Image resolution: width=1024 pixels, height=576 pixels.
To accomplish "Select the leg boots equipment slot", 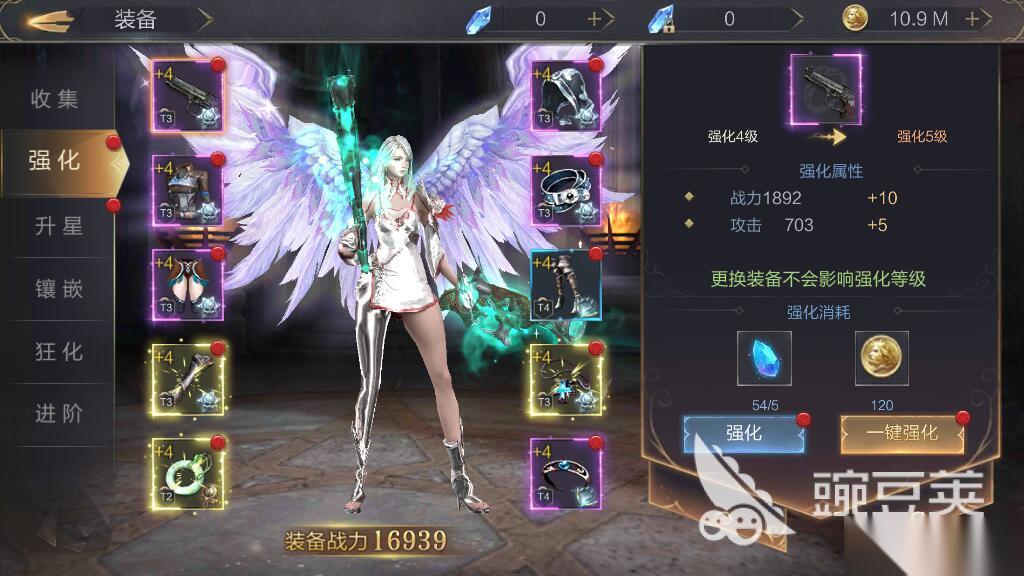I will [566, 284].
